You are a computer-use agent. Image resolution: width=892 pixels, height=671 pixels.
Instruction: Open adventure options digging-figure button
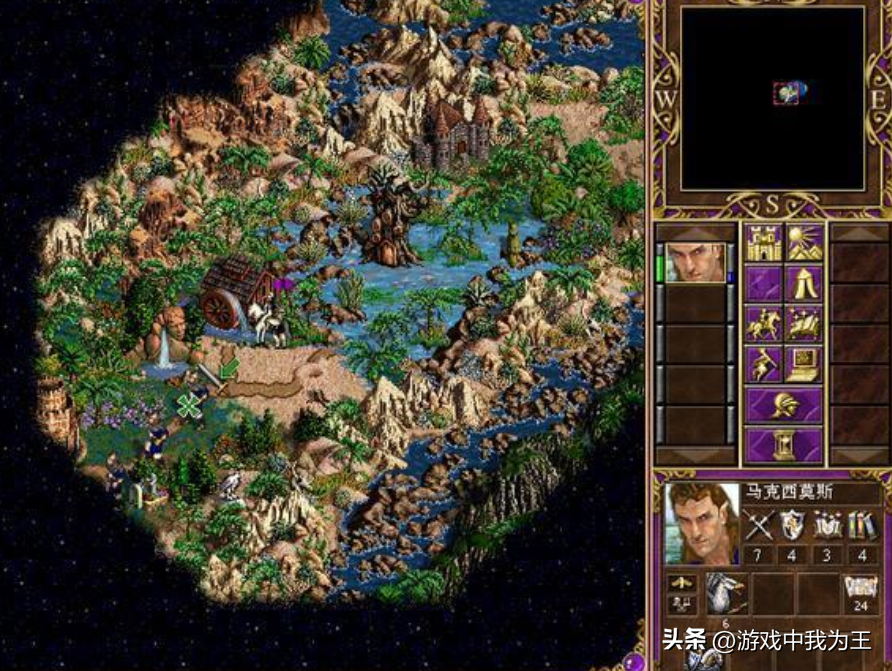(x=763, y=364)
